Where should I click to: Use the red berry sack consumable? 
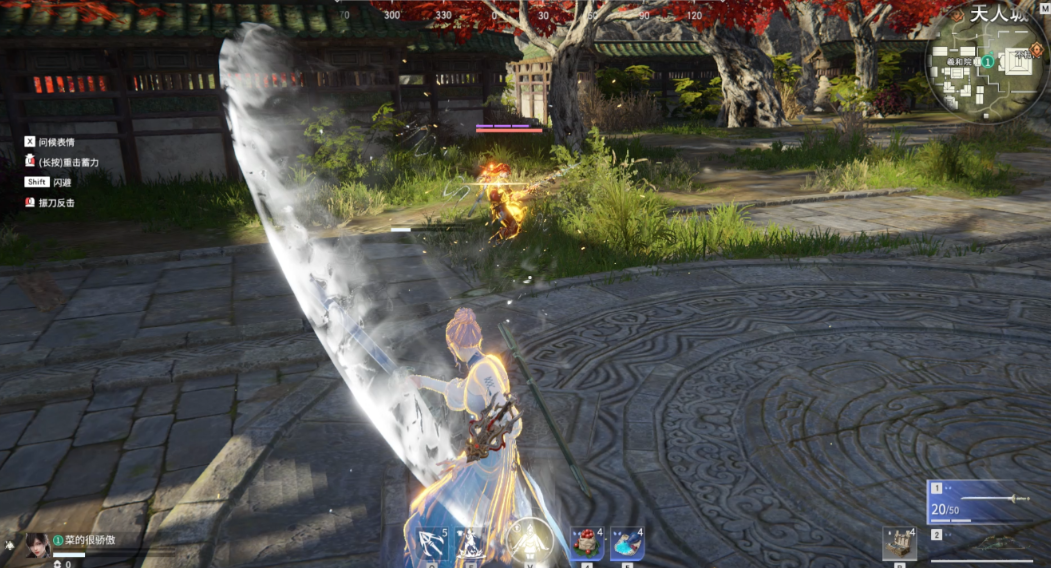click(x=587, y=543)
